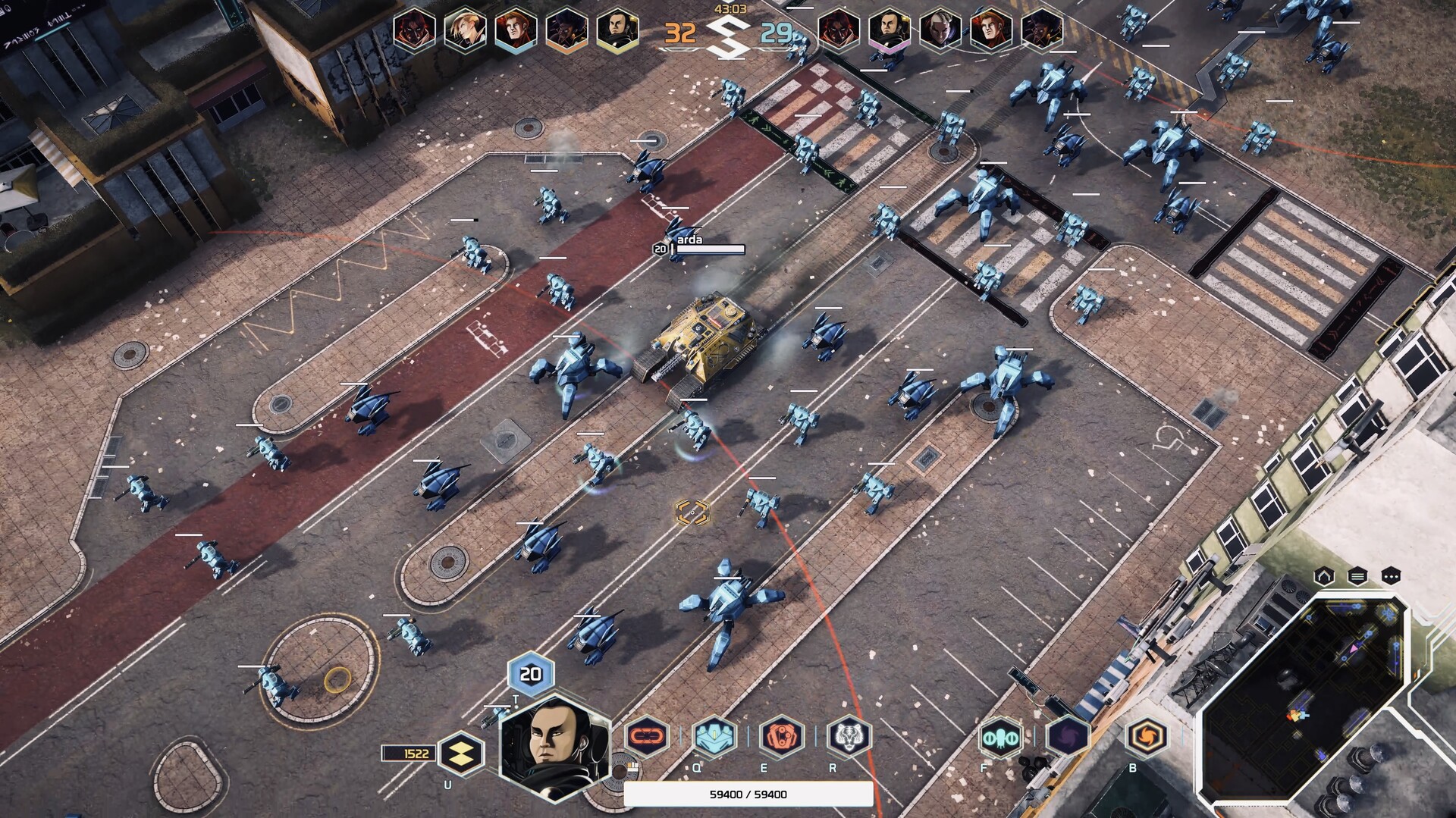Click the orange team score showing 32

(681, 33)
